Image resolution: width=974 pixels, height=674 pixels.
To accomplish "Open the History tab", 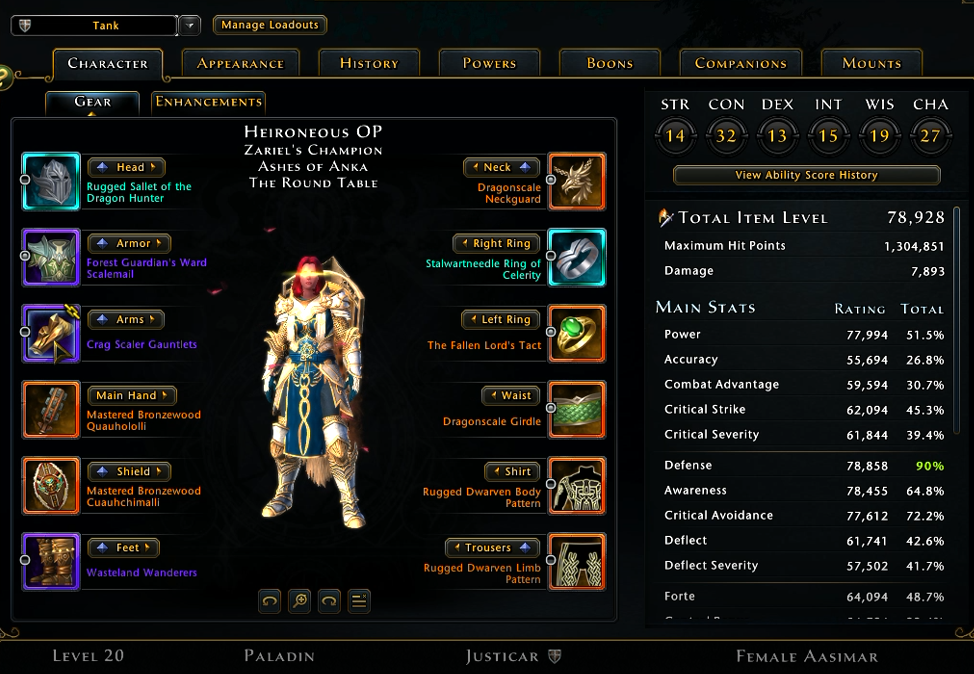I will 369,63.
